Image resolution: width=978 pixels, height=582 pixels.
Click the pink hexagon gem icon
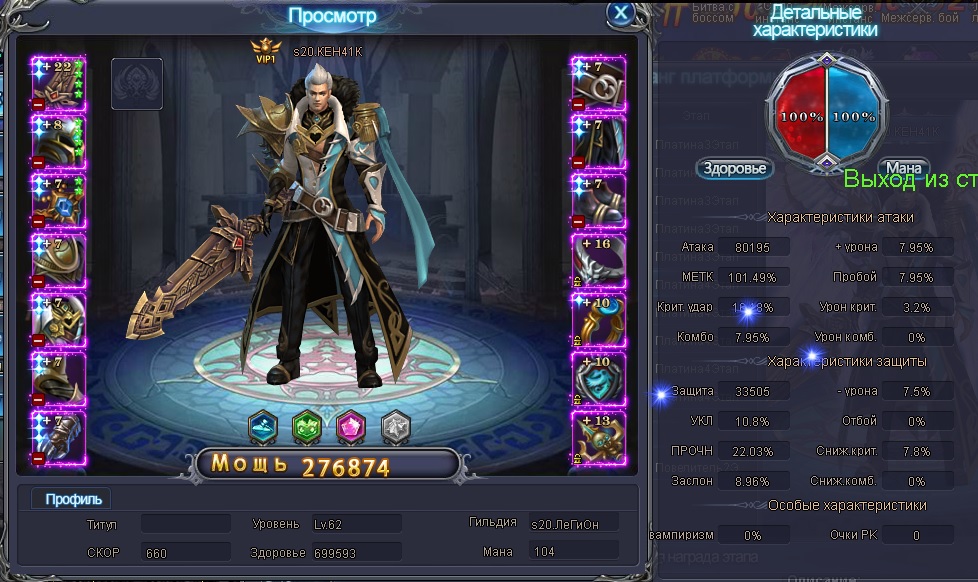click(x=351, y=426)
